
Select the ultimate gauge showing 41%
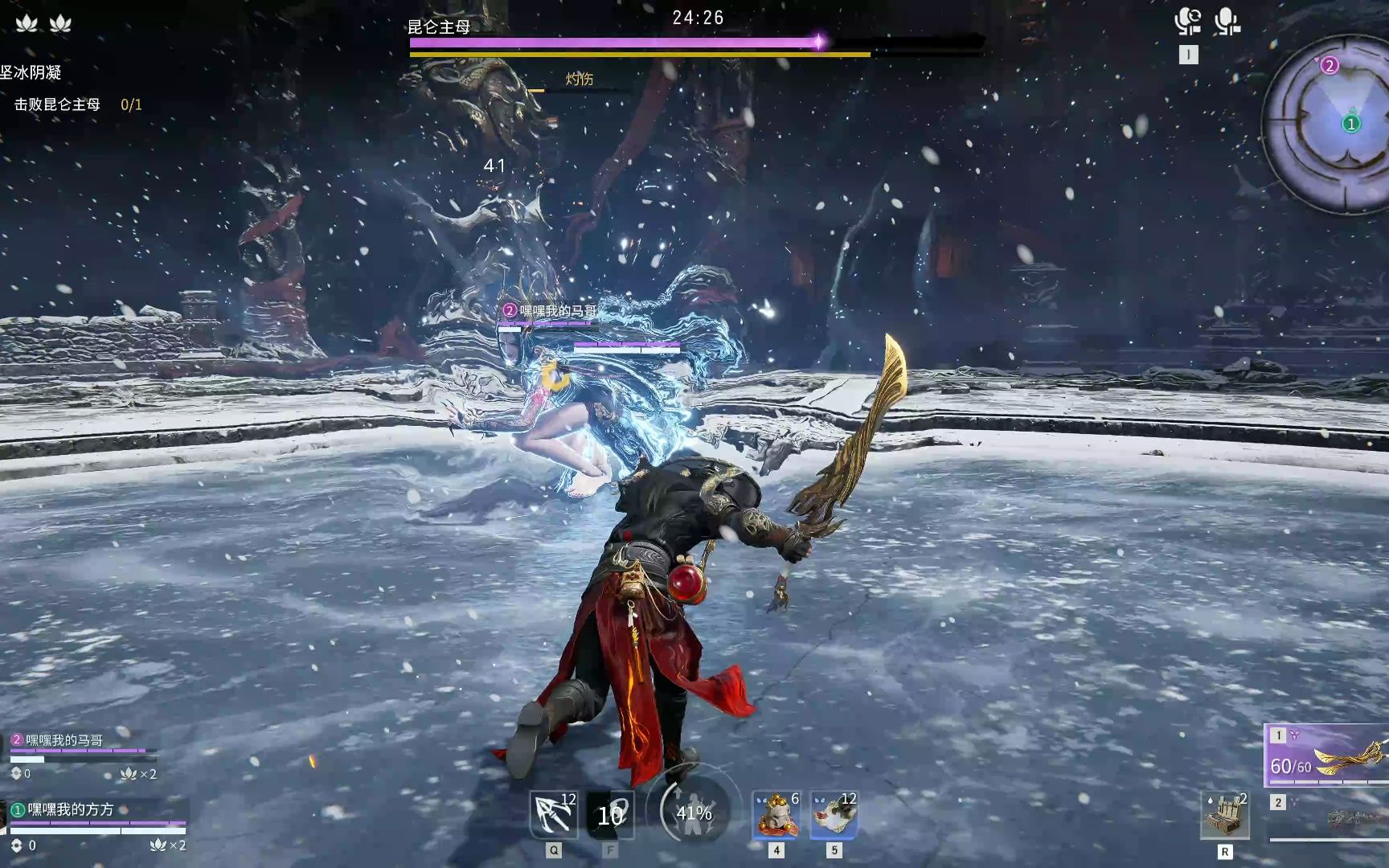pos(693,813)
